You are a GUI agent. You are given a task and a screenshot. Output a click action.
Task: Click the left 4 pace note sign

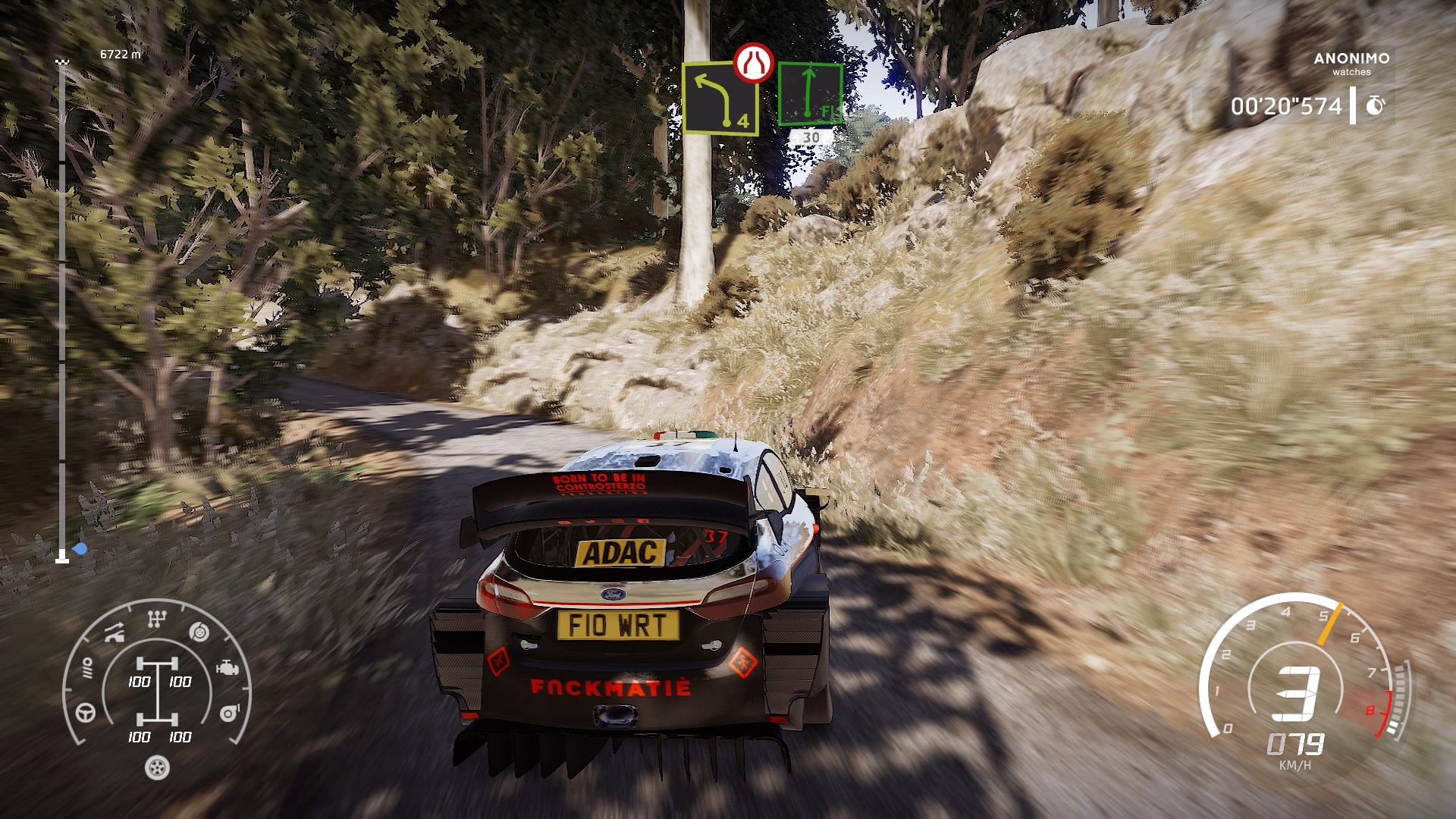click(720, 99)
